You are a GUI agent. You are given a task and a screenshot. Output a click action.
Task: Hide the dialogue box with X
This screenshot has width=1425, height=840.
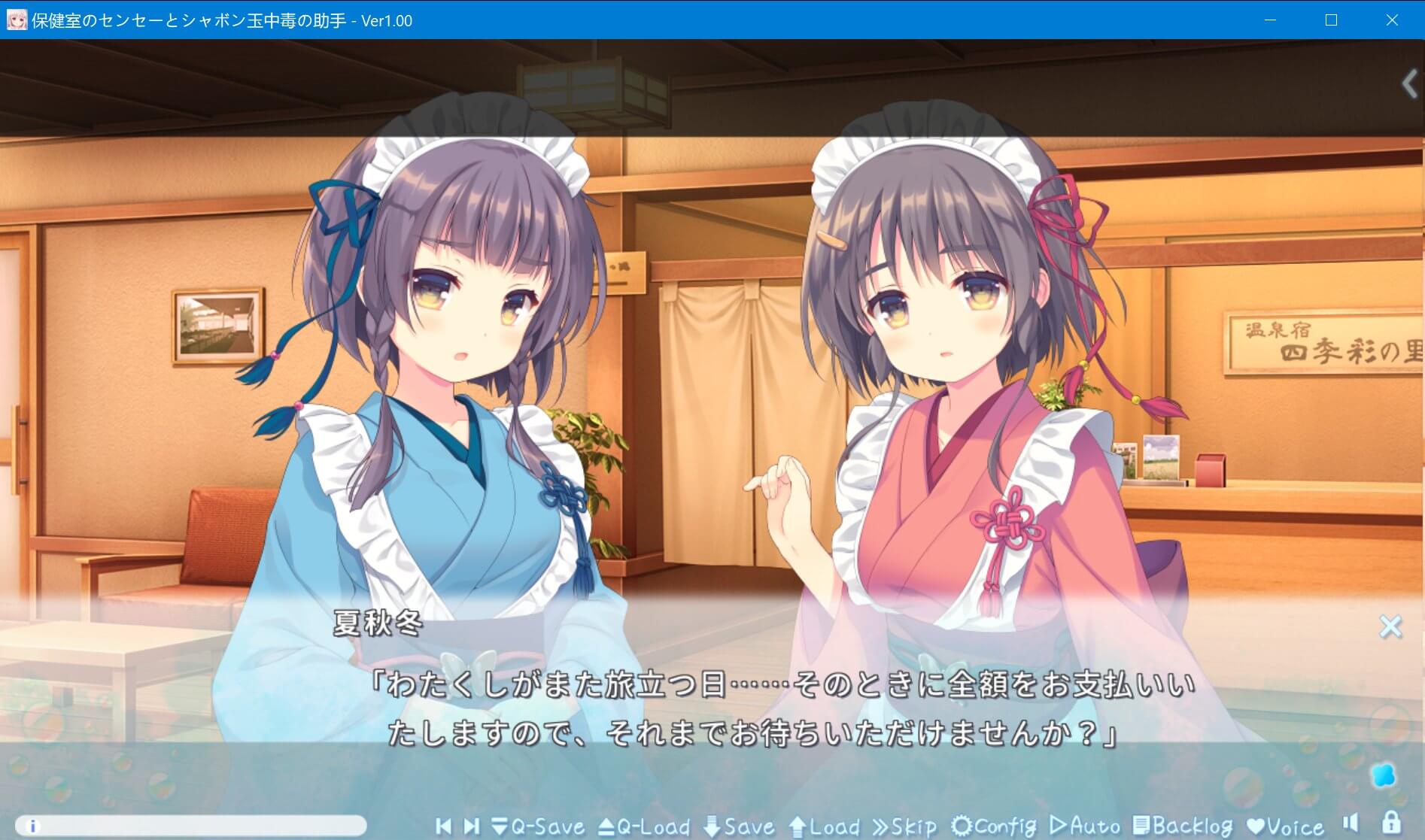tap(1390, 626)
